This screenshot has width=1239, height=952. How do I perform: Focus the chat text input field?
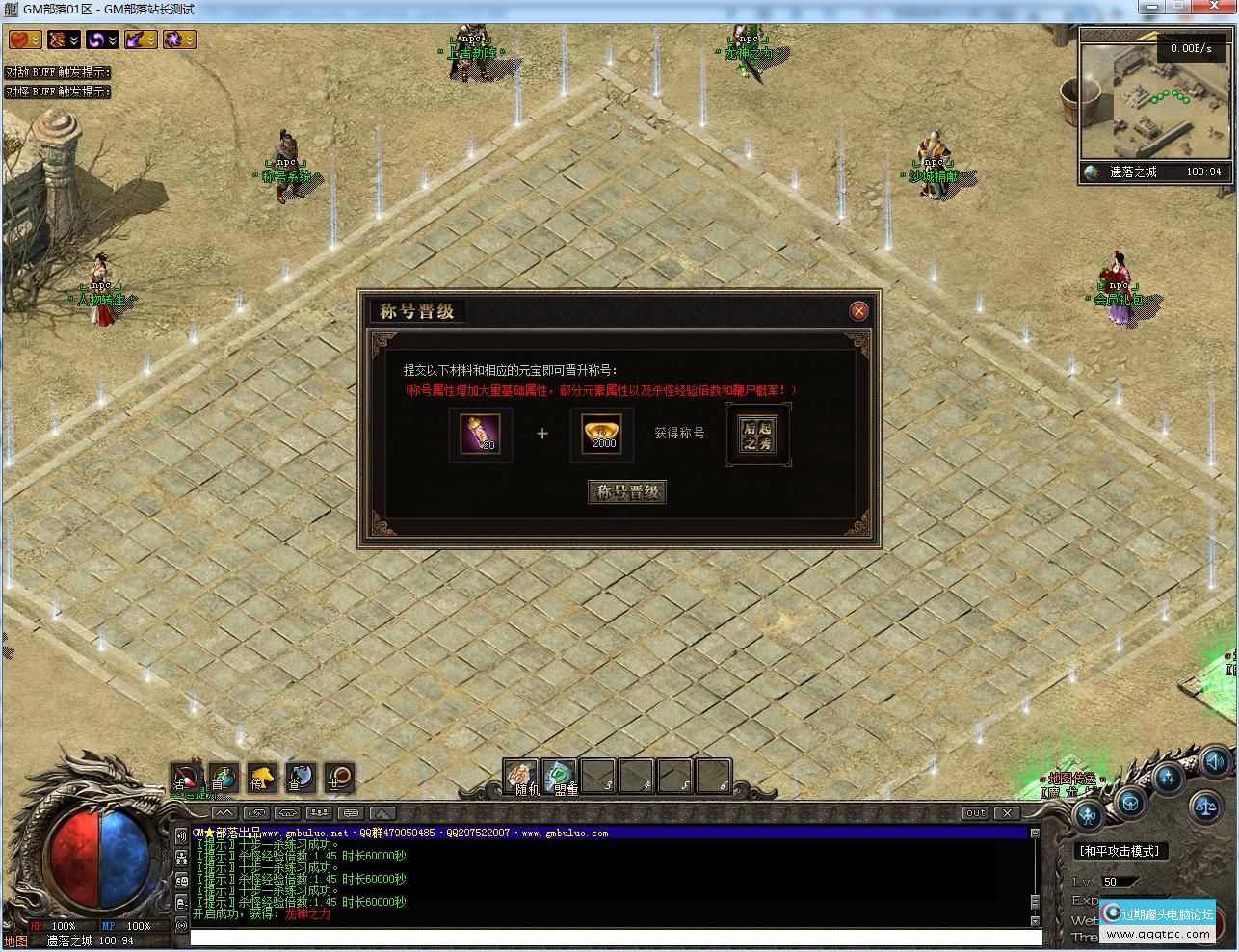click(x=615, y=938)
